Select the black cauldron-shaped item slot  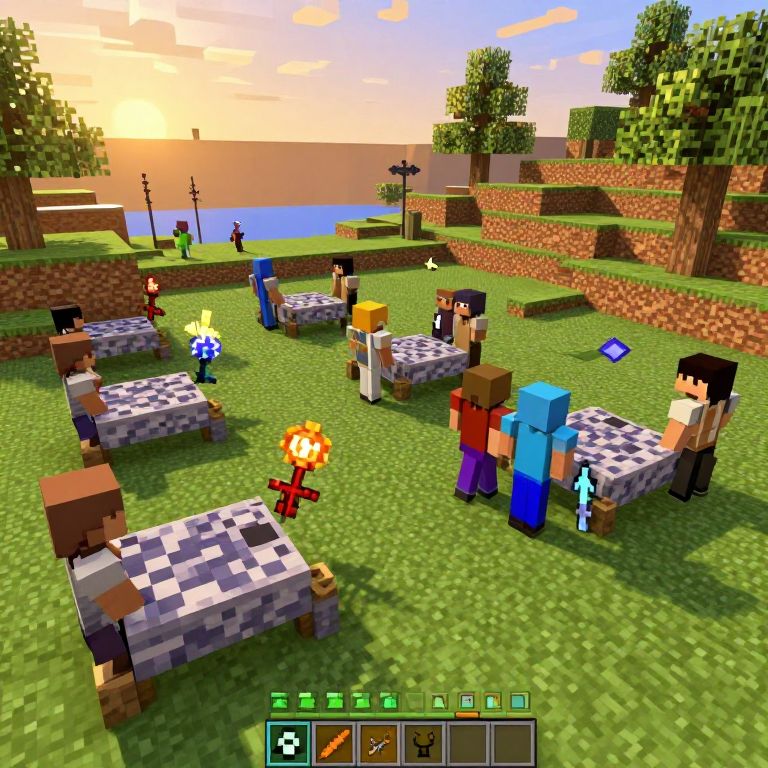click(423, 743)
